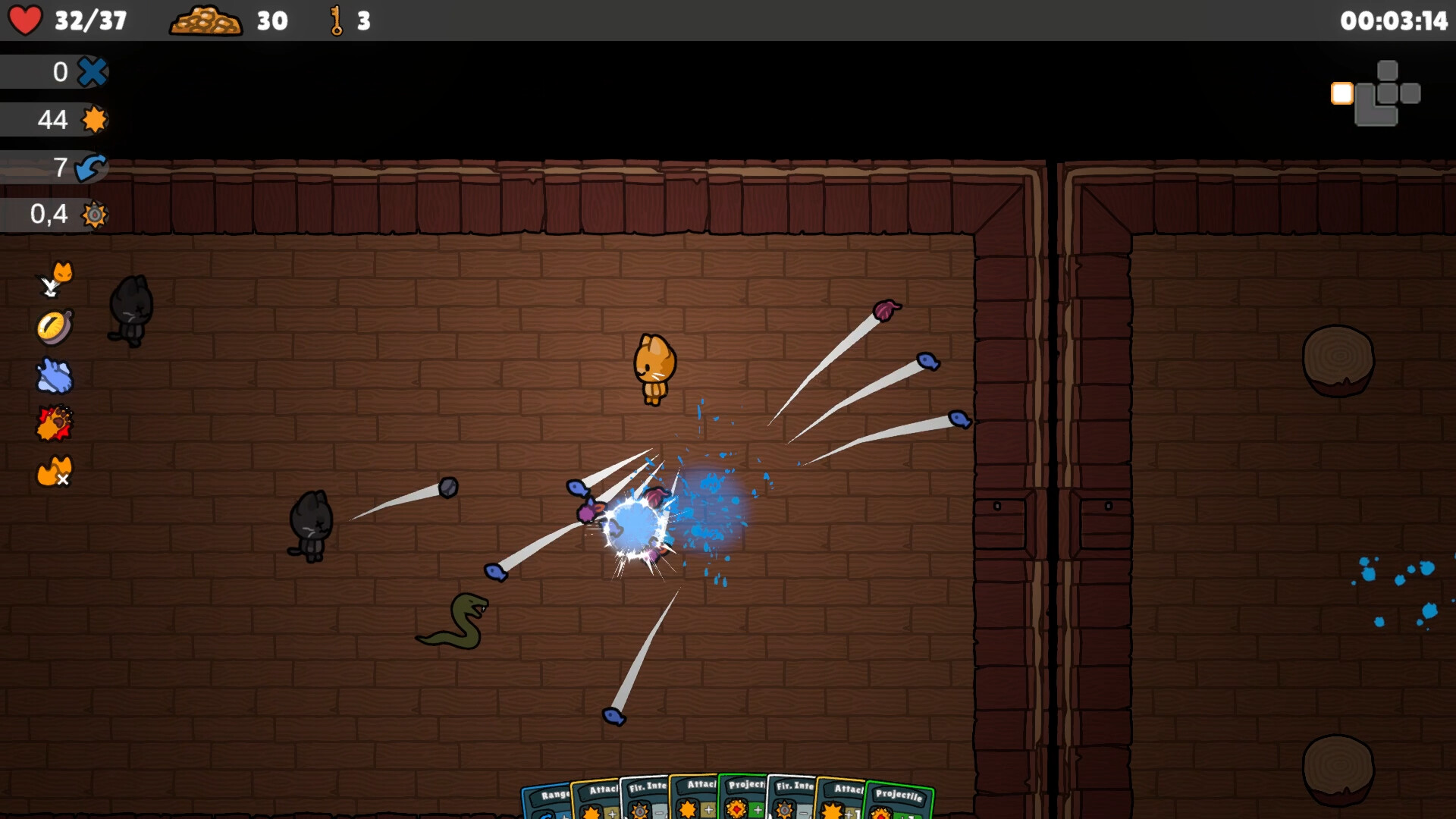Click the heart icon next to the health counter
Viewport: 1456px width, 819px height.
[27, 20]
